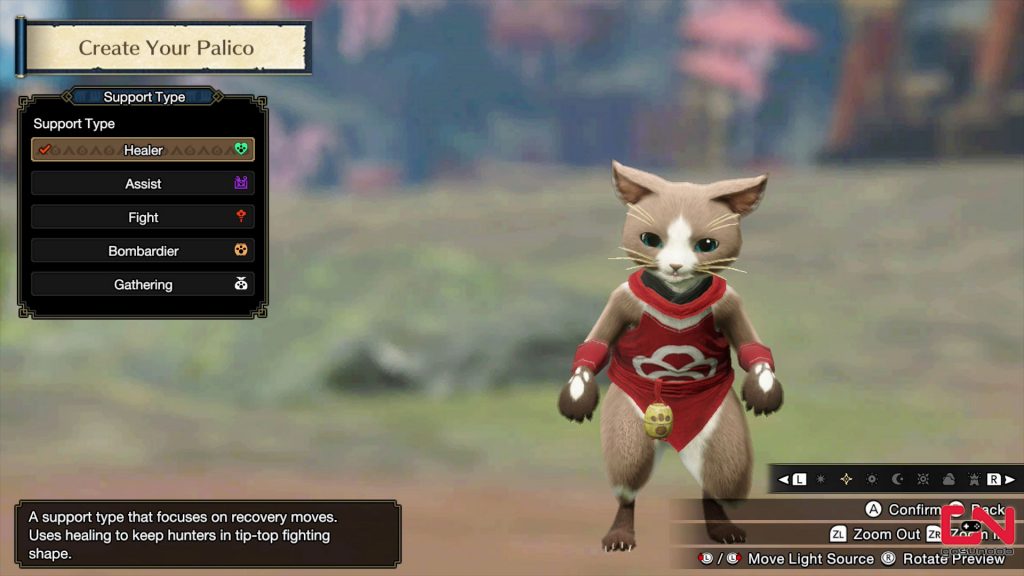Choose the highlighted four-point star lighting preset
This screenshot has height=576, width=1024.
[x=846, y=480]
